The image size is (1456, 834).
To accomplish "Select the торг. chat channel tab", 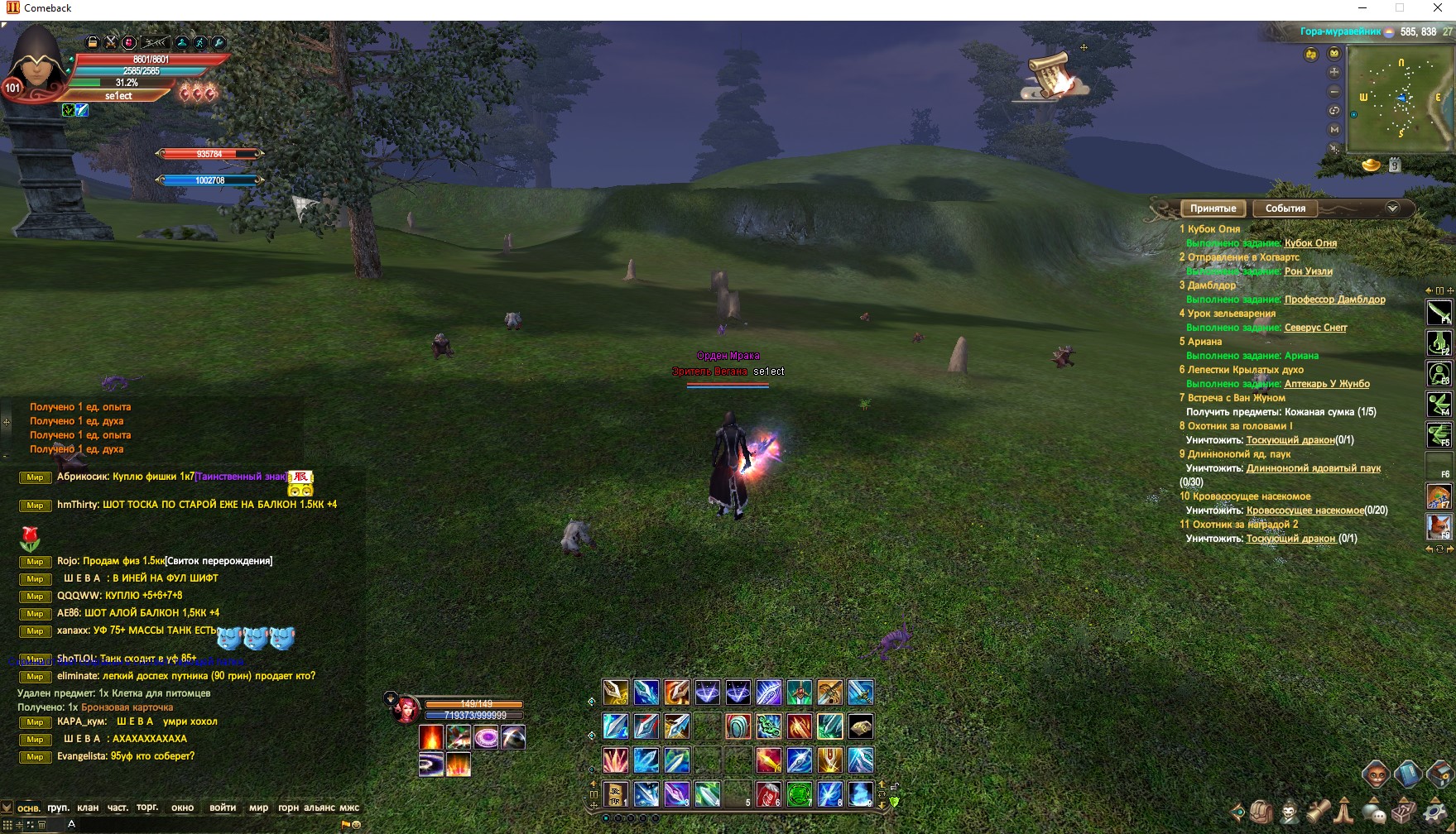I will (x=147, y=808).
